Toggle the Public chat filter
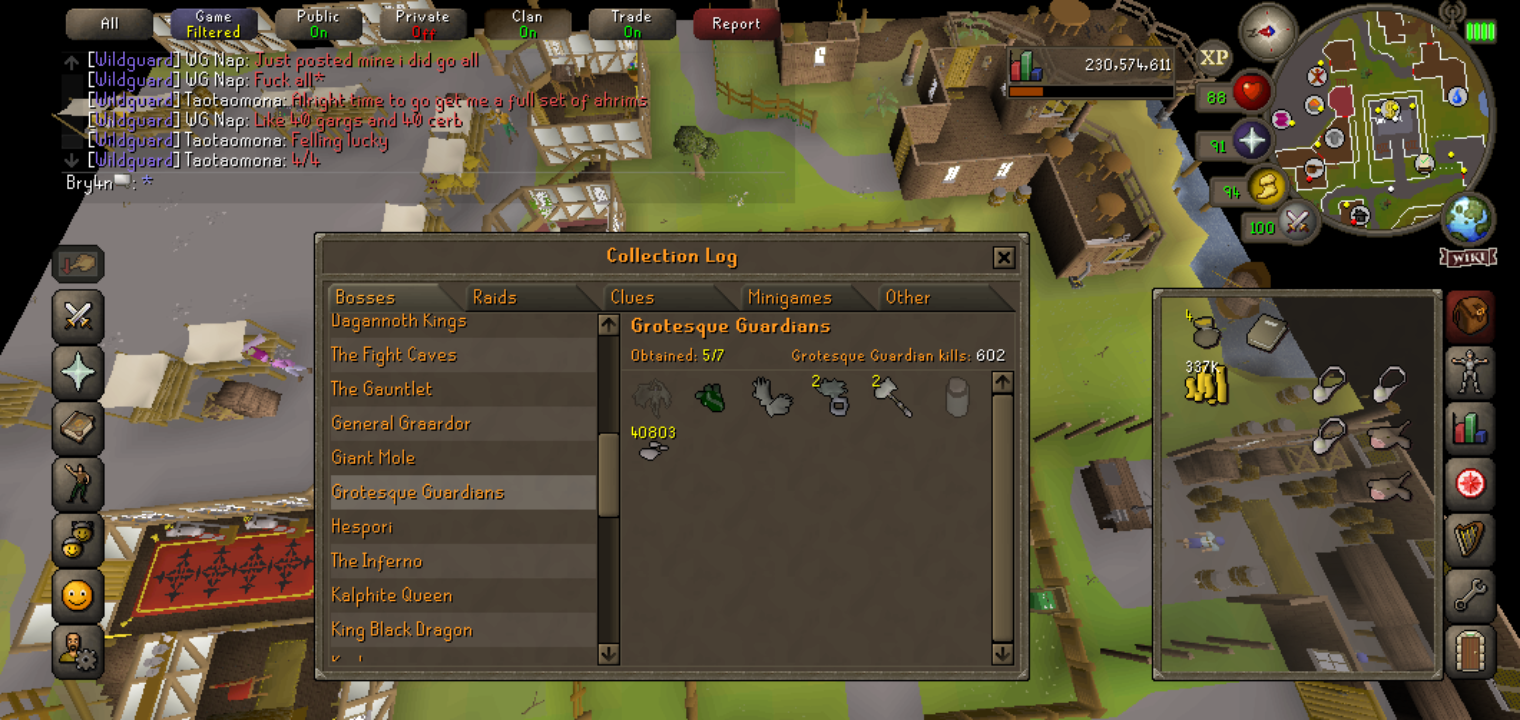 [318, 24]
